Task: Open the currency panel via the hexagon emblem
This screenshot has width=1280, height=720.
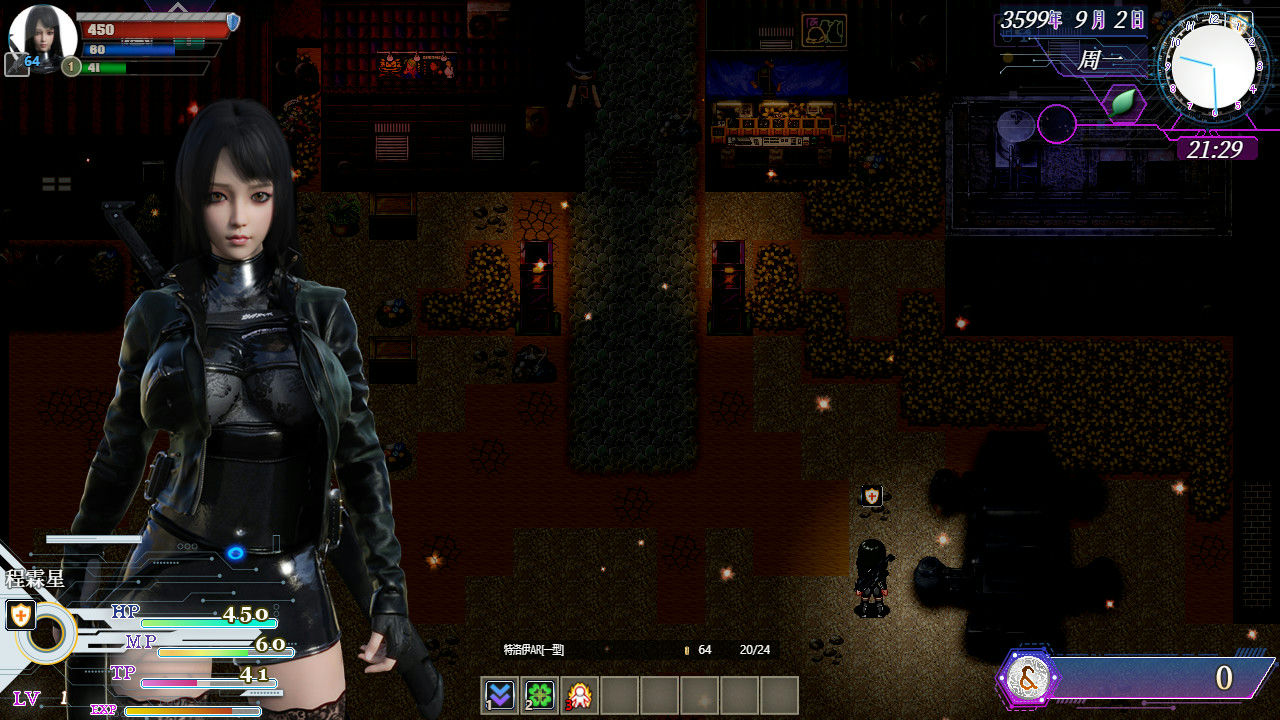Action: point(1027,679)
